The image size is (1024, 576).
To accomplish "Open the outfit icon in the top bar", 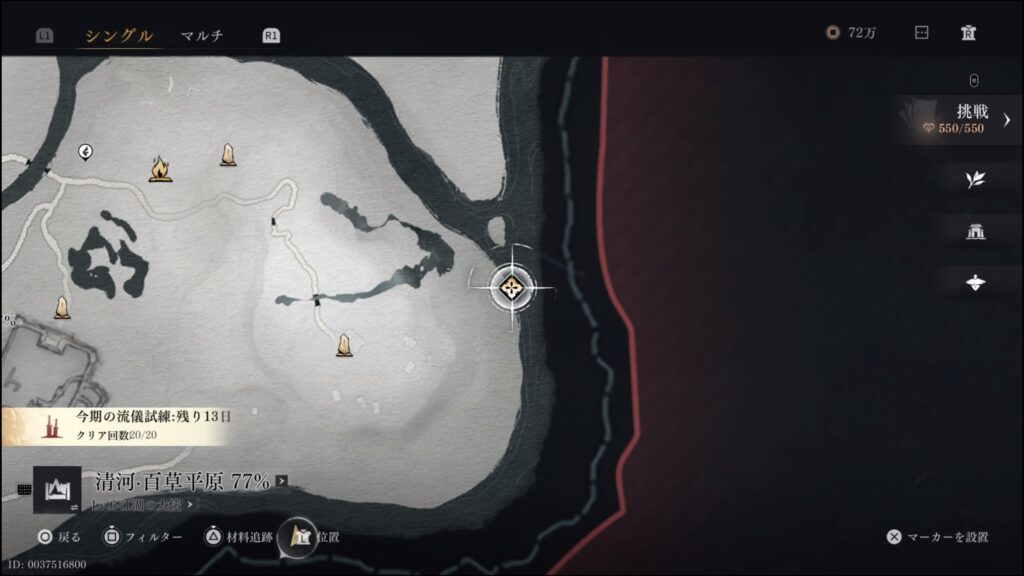I will pos(968,33).
